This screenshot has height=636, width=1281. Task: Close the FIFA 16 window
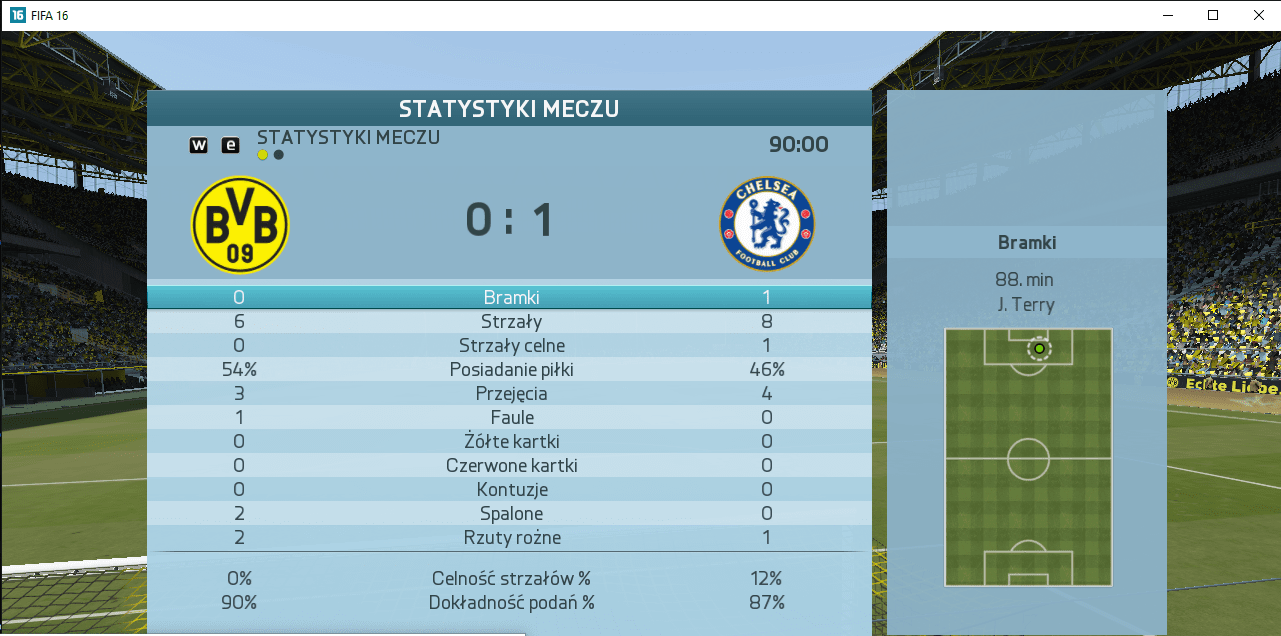(1258, 15)
